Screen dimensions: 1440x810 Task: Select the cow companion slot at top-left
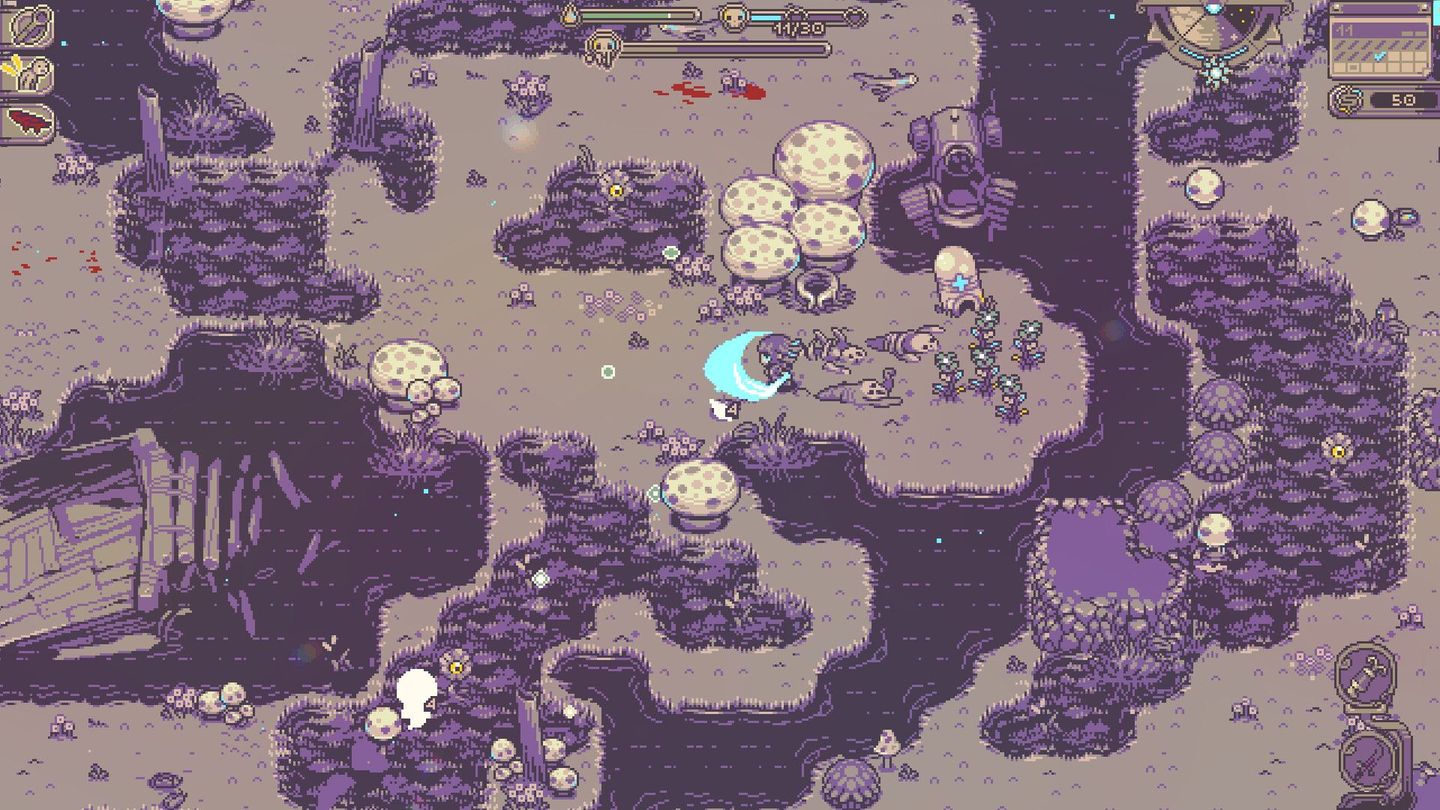35,73
